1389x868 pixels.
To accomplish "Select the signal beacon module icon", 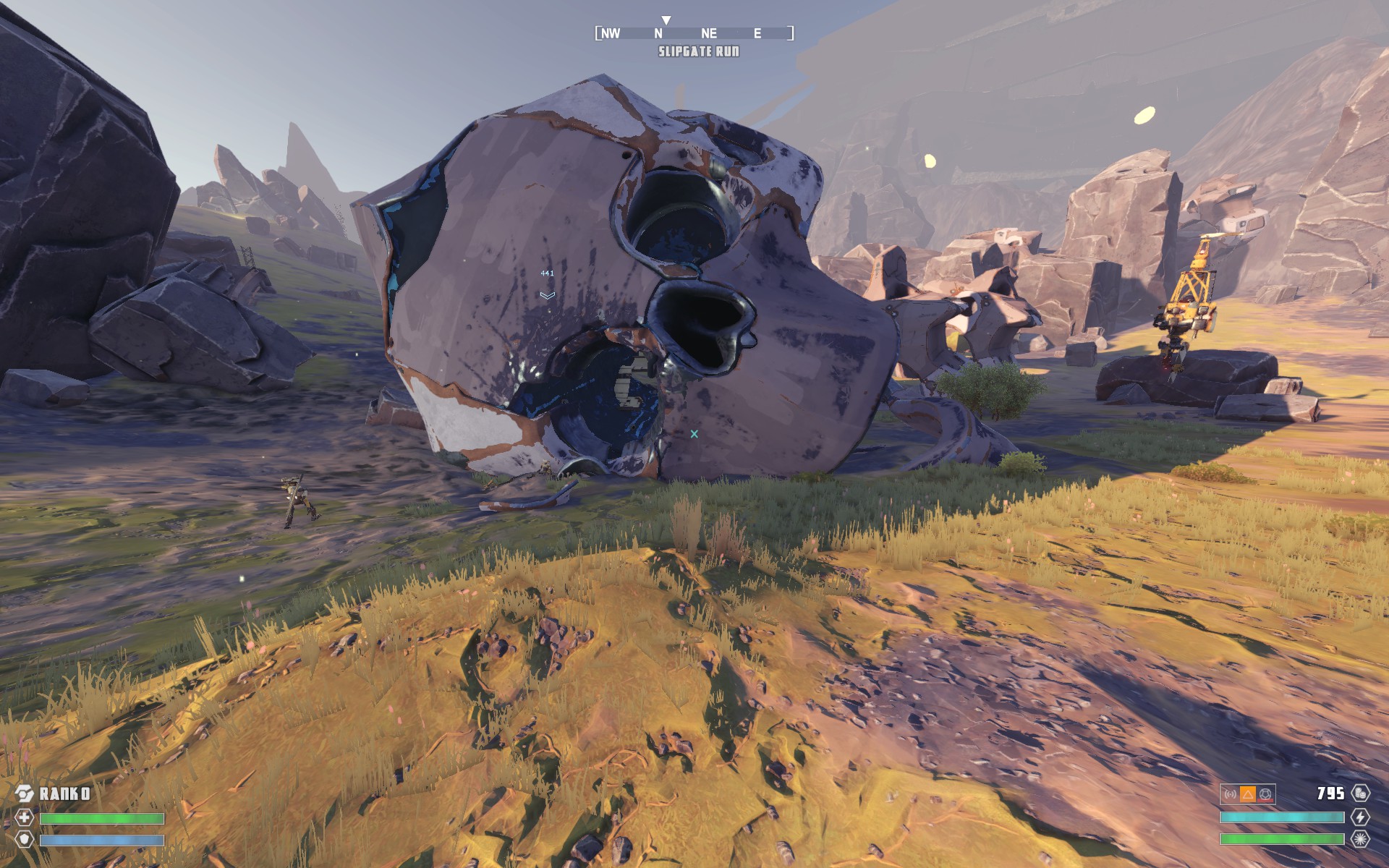I will pos(1230,794).
